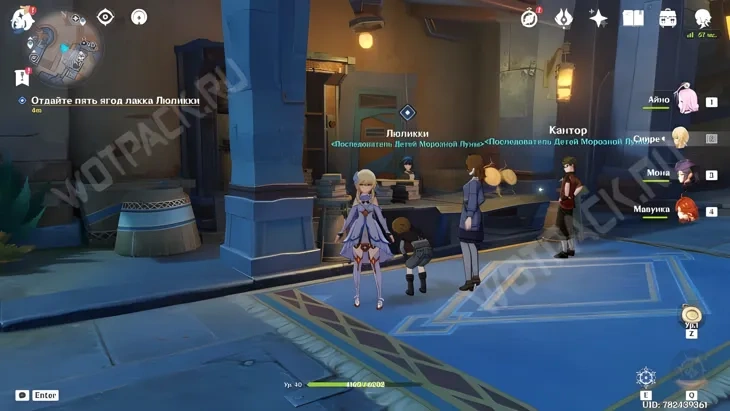This screenshot has width=730, height=411.
Task: Switch to party member Айно
Action: (686, 100)
